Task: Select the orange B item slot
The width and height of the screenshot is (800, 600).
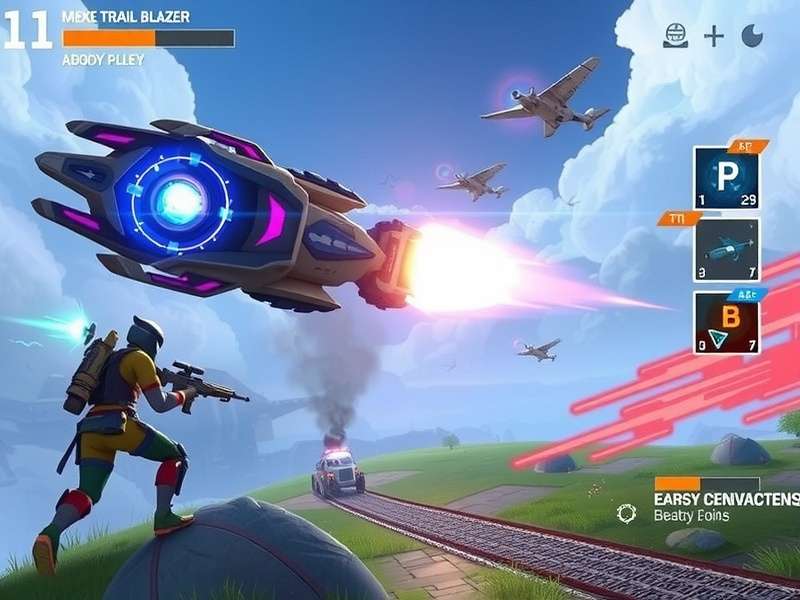Action: [x=726, y=322]
